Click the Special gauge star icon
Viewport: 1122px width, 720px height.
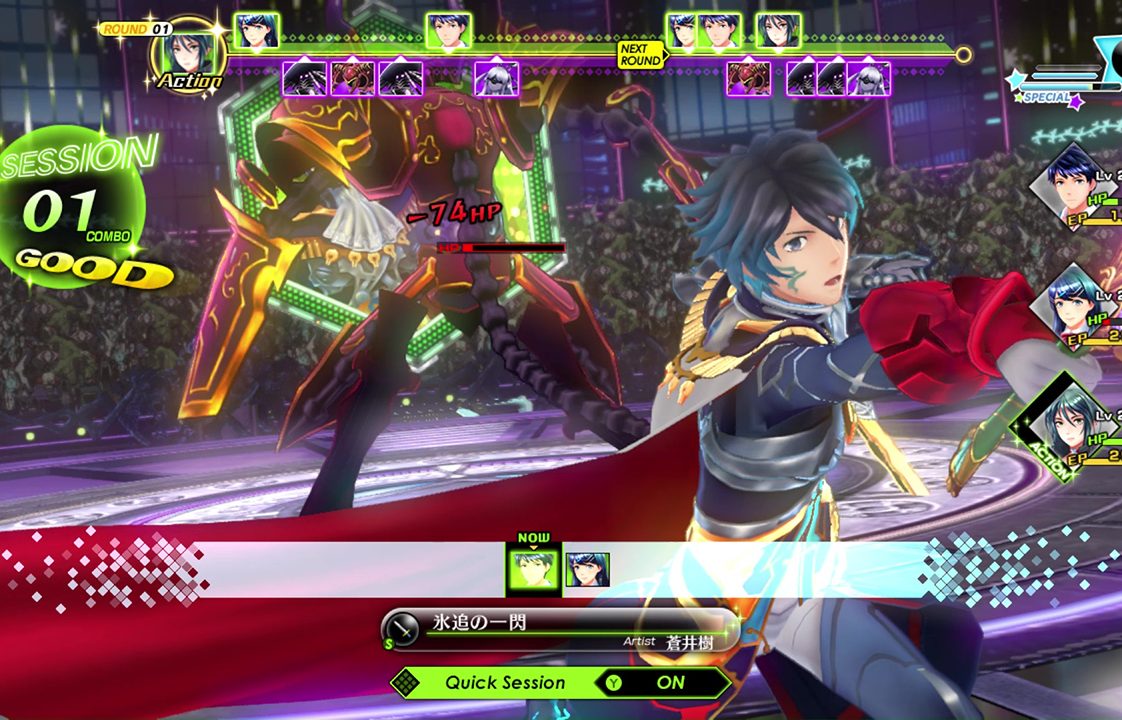(1018, 79)
